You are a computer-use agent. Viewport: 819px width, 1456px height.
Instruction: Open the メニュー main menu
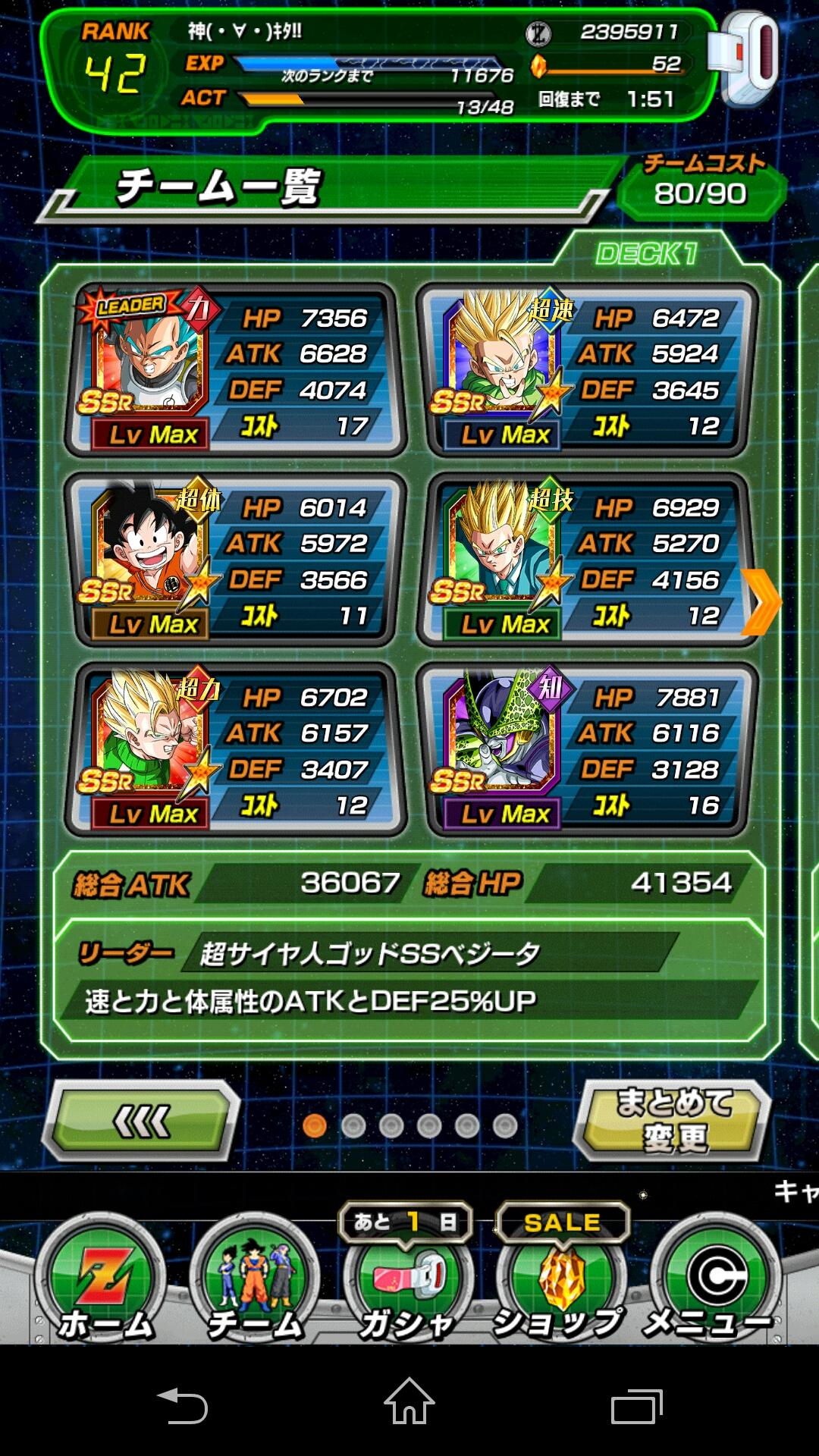(x=714, y=1282)
